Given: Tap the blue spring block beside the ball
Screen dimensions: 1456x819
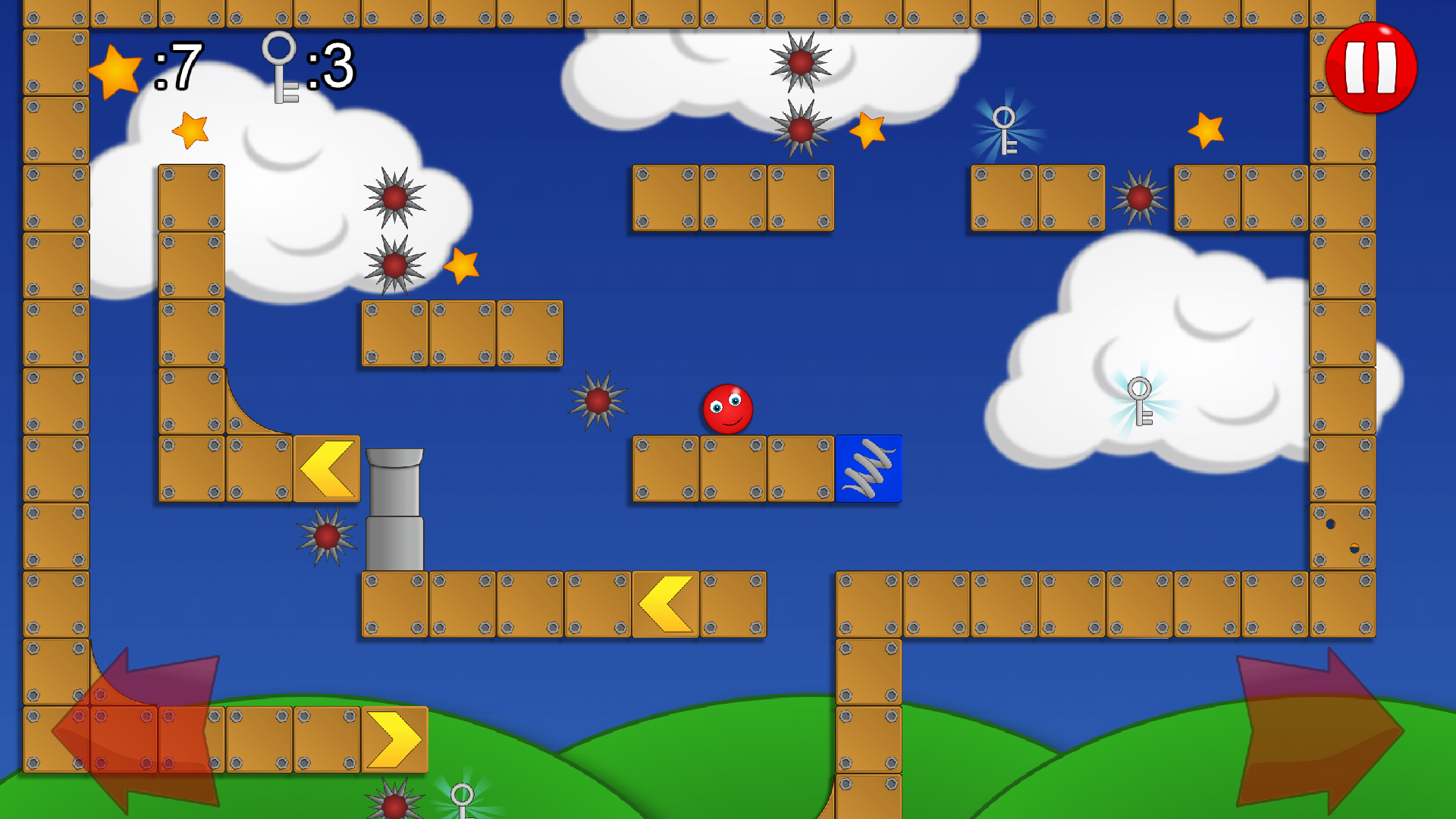Looking at the screenshot, I should click(x=868, y=469).
